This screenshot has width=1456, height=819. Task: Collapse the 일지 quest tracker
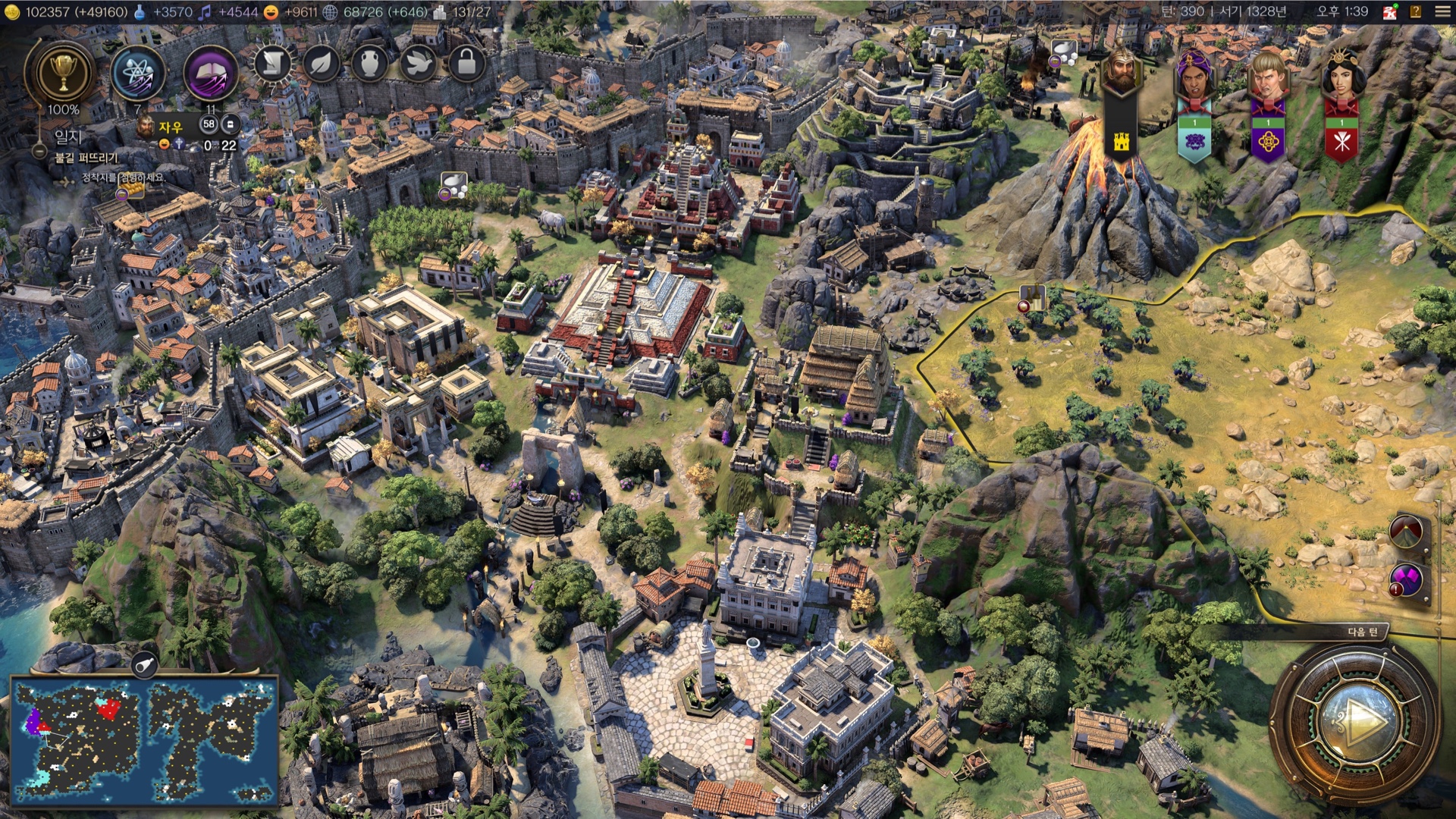39,151
